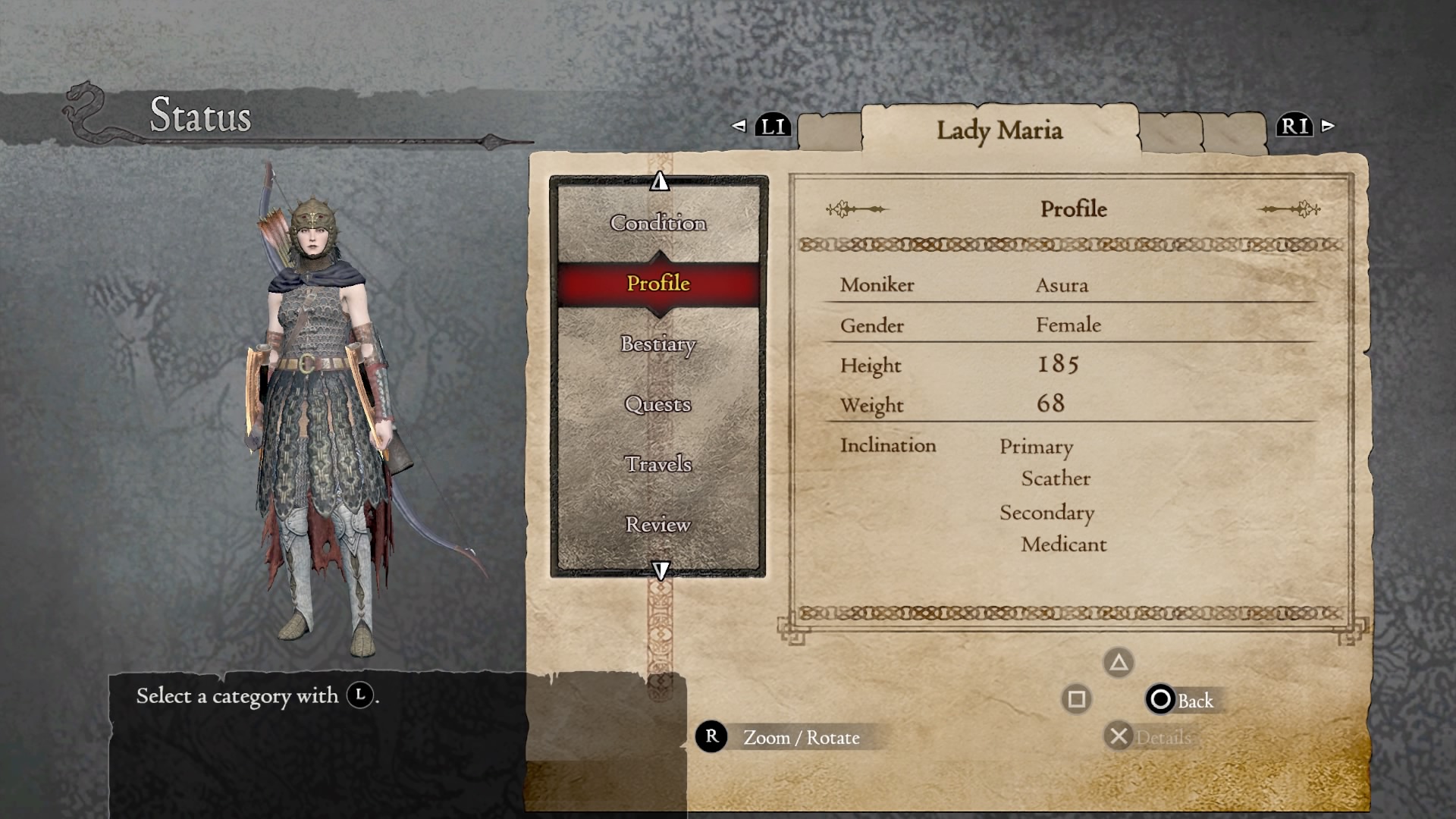This screenshot has width=1456, height=819.
Task: Select the highlighted Profile entry
Action: point(657,284)
